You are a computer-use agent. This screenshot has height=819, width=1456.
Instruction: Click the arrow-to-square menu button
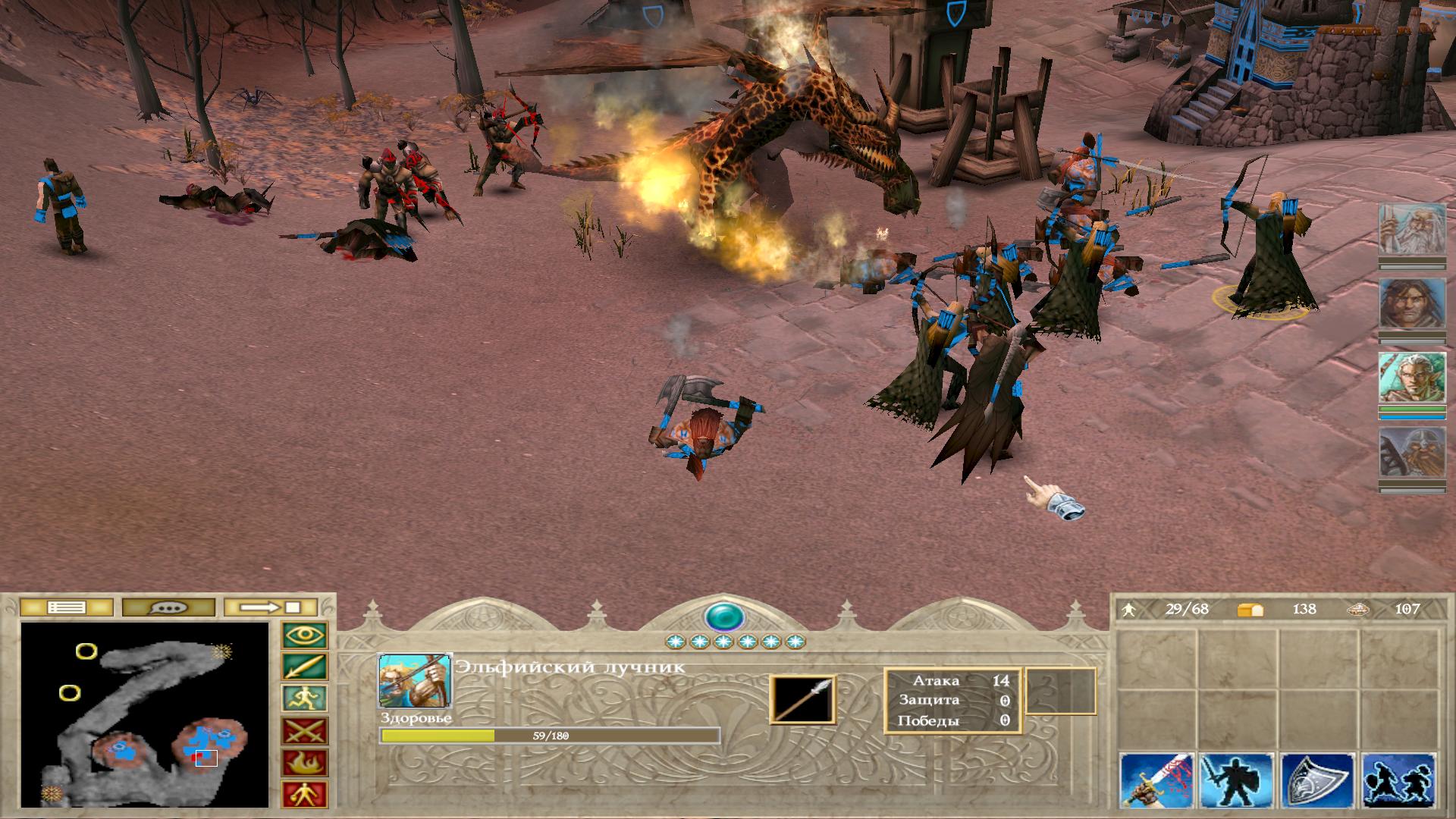[271, 607]
